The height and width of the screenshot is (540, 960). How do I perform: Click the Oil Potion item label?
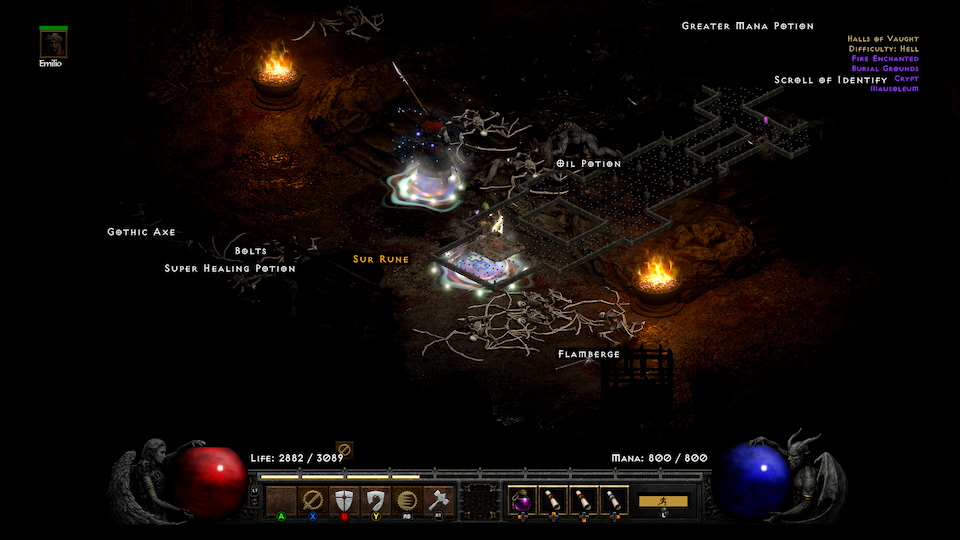coord(589,163)
